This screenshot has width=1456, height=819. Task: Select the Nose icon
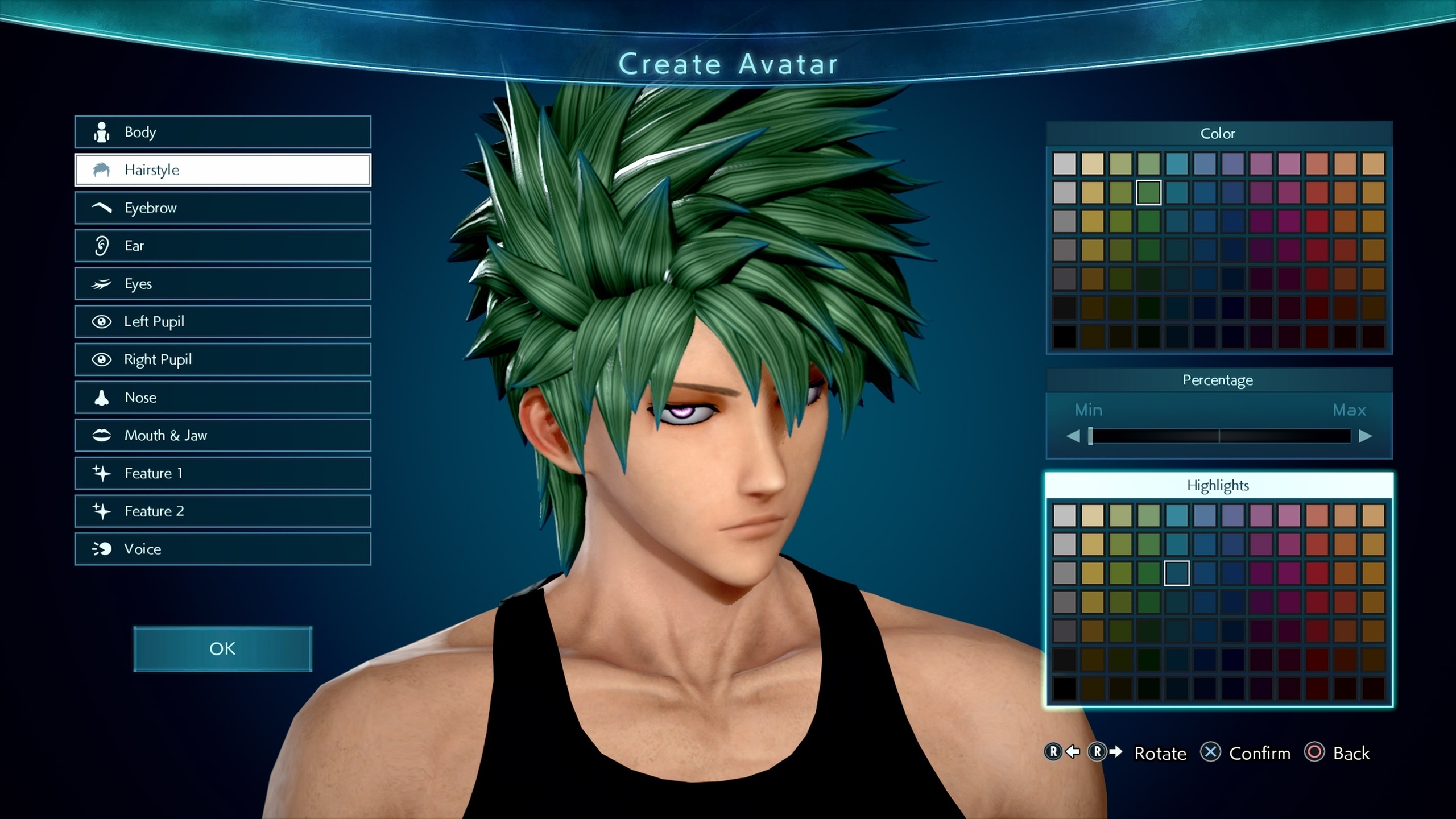pyautogui.click(x=101, y=398)
